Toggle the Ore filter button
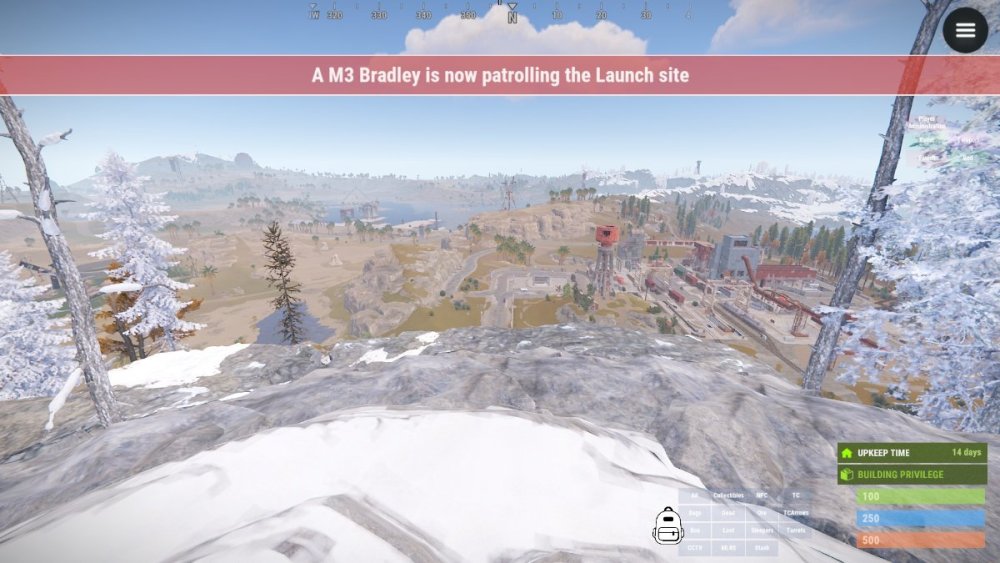The image size is (1000, 563). 762,513
